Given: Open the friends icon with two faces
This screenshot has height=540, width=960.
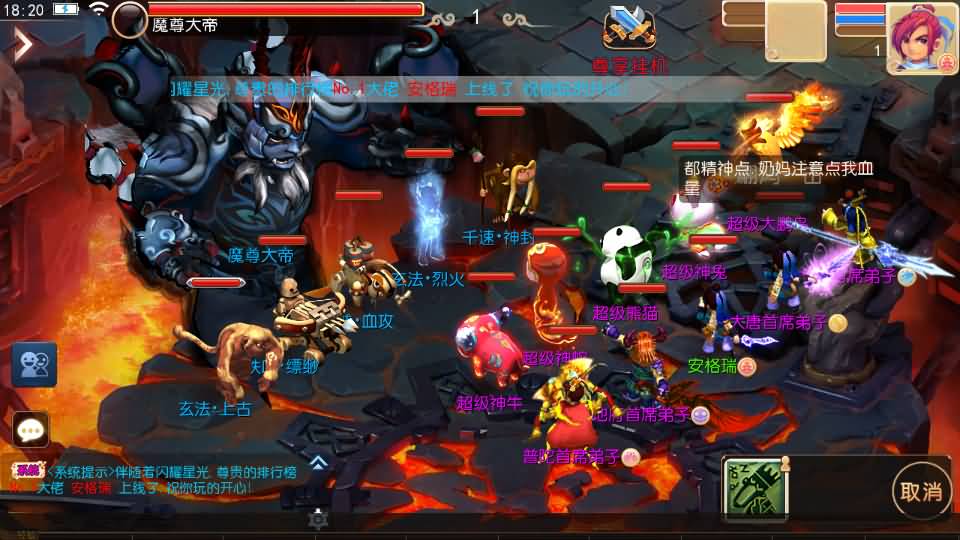Looking at the screenshot, I should tap(33, 364).
